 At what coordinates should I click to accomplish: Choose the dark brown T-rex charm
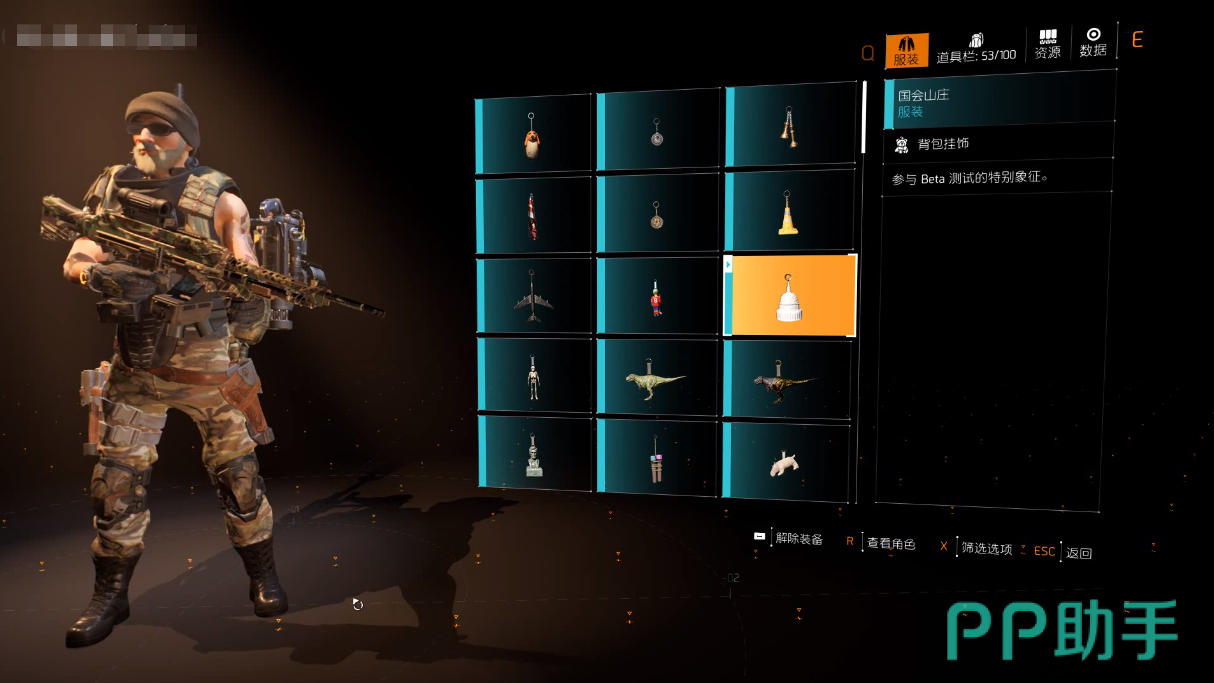pos(787,381)
